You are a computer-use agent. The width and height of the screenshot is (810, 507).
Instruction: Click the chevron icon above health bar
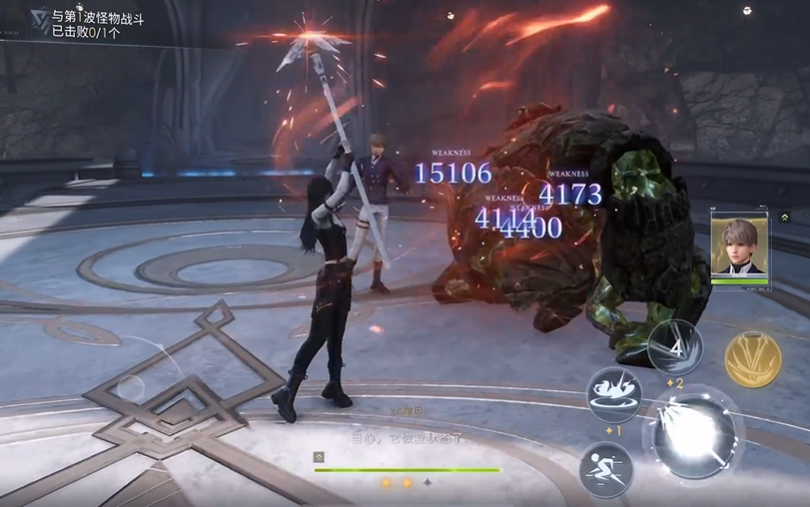[x=318, y=456]
